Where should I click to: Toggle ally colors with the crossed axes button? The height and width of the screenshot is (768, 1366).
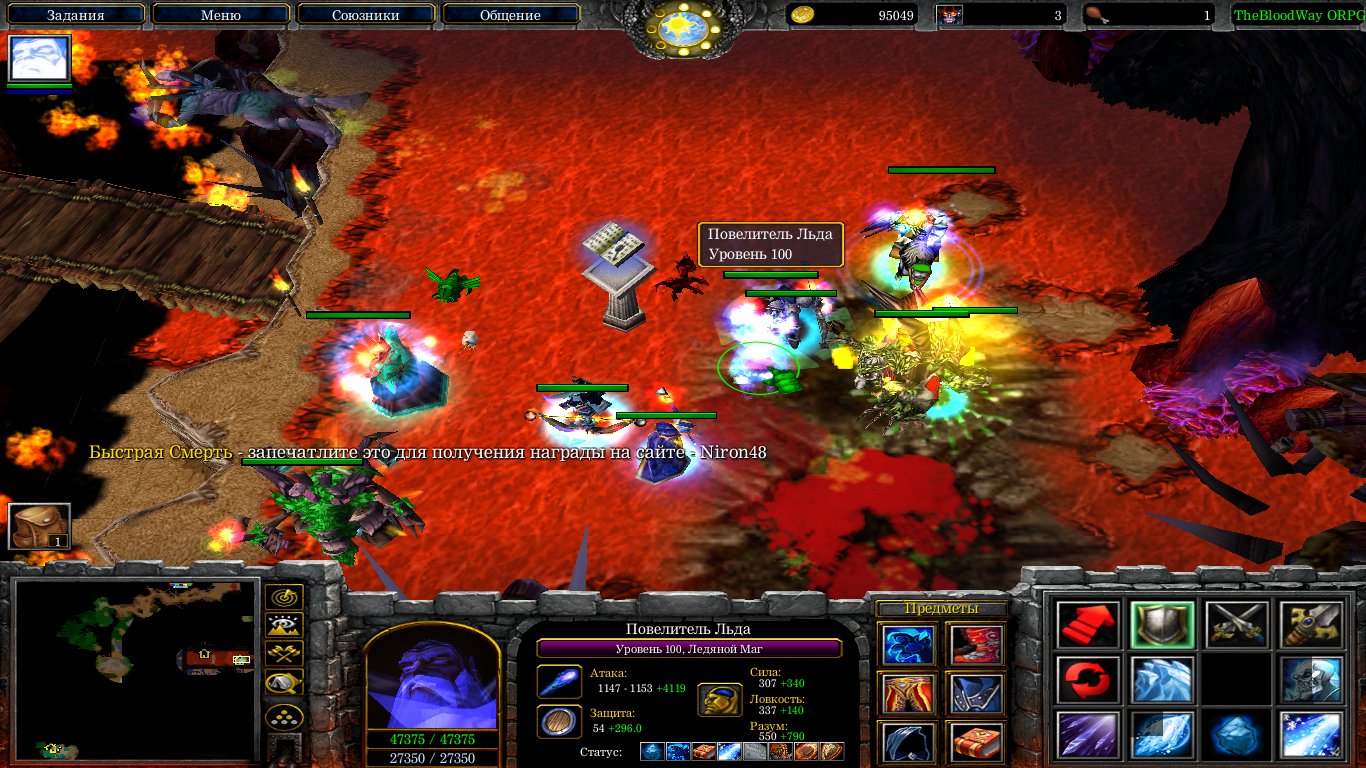284,655
